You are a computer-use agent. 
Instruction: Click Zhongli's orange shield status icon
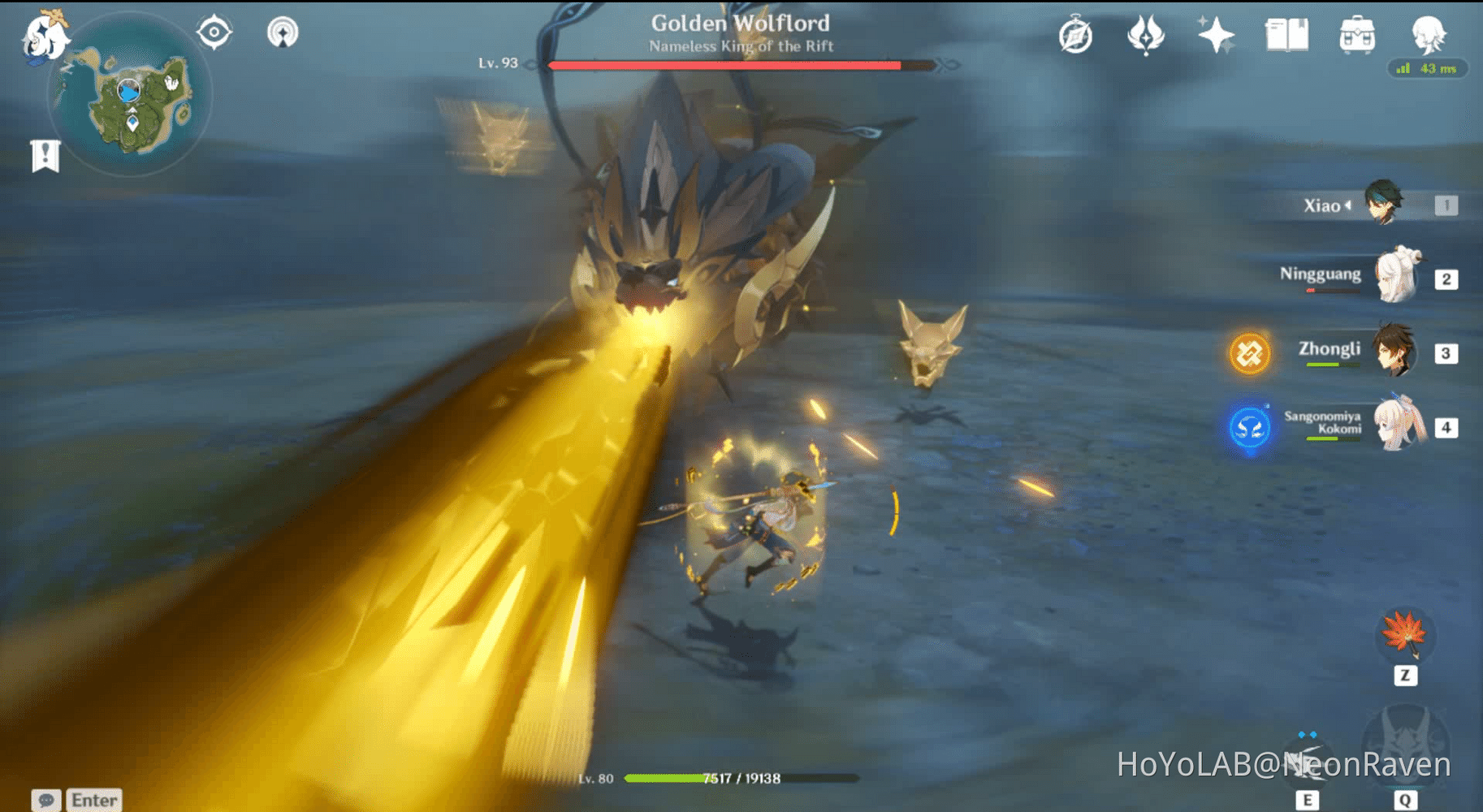pyautogui.click(x=1249, y=353)
